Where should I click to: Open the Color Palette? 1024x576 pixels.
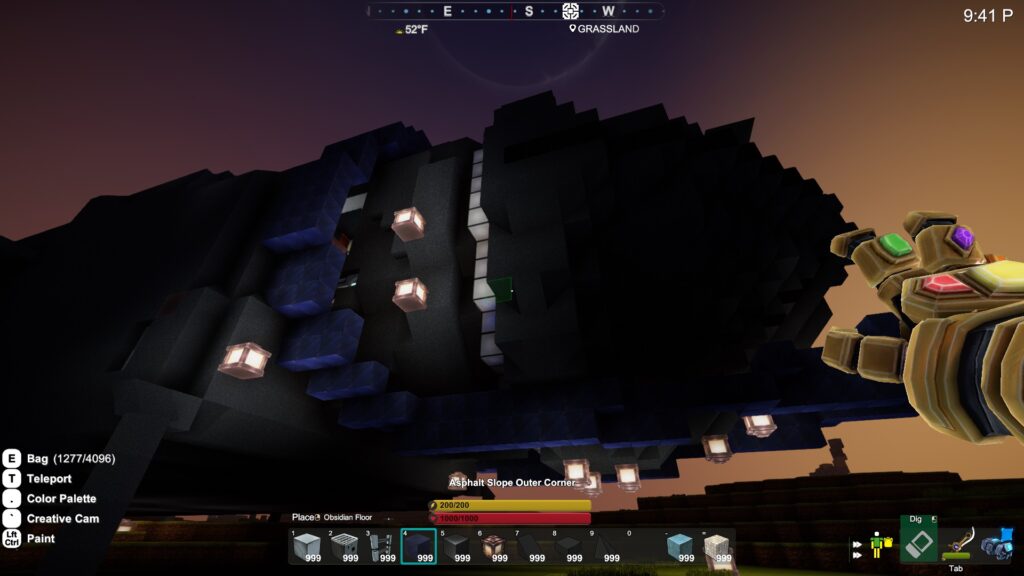coord(61,498)
